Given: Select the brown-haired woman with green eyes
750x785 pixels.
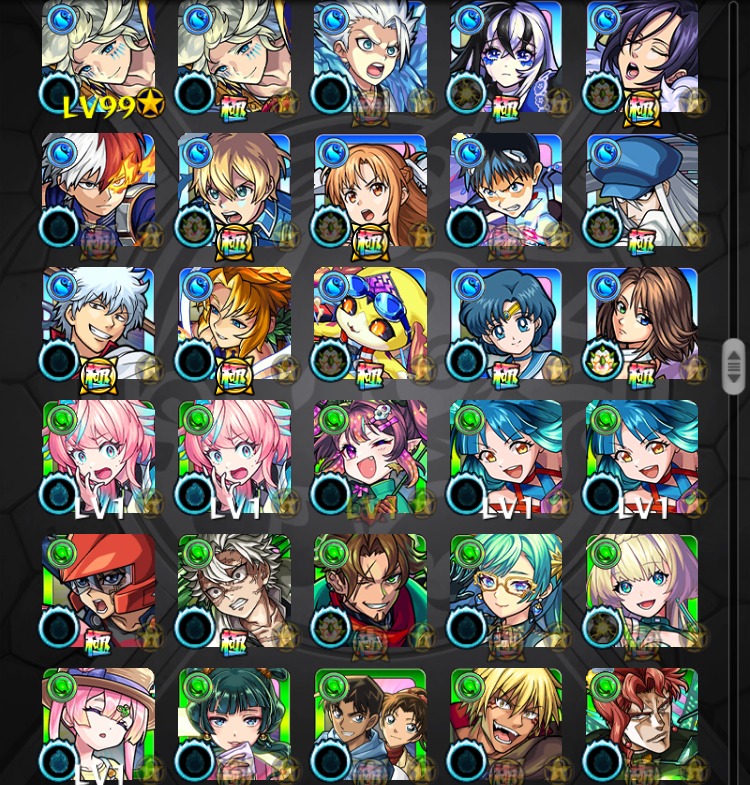Looking at the screenshot, I should (642, 324).
